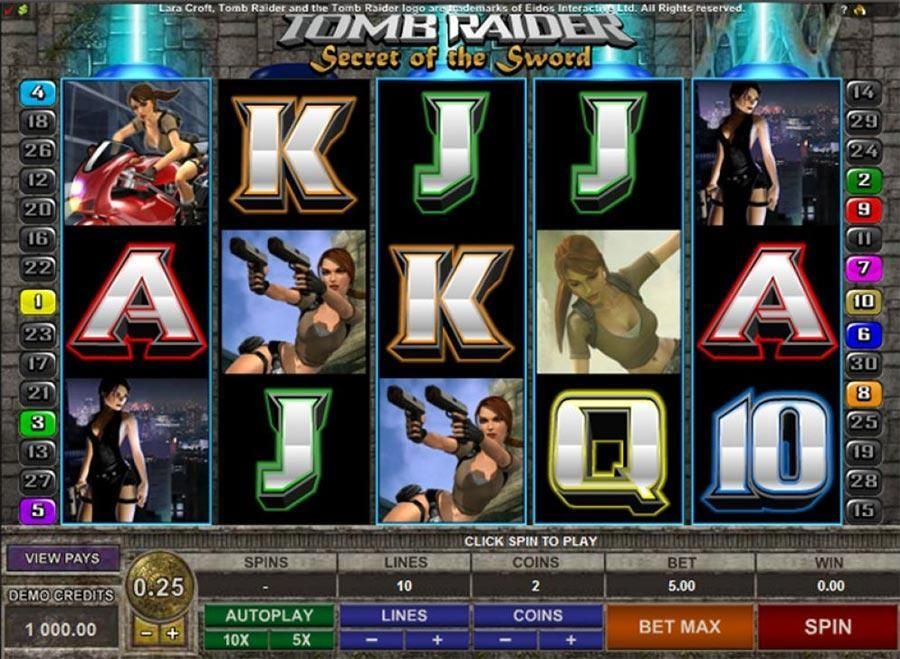
Task: Place the maximum bet with BET MAX
Action: tap(679, 627)
